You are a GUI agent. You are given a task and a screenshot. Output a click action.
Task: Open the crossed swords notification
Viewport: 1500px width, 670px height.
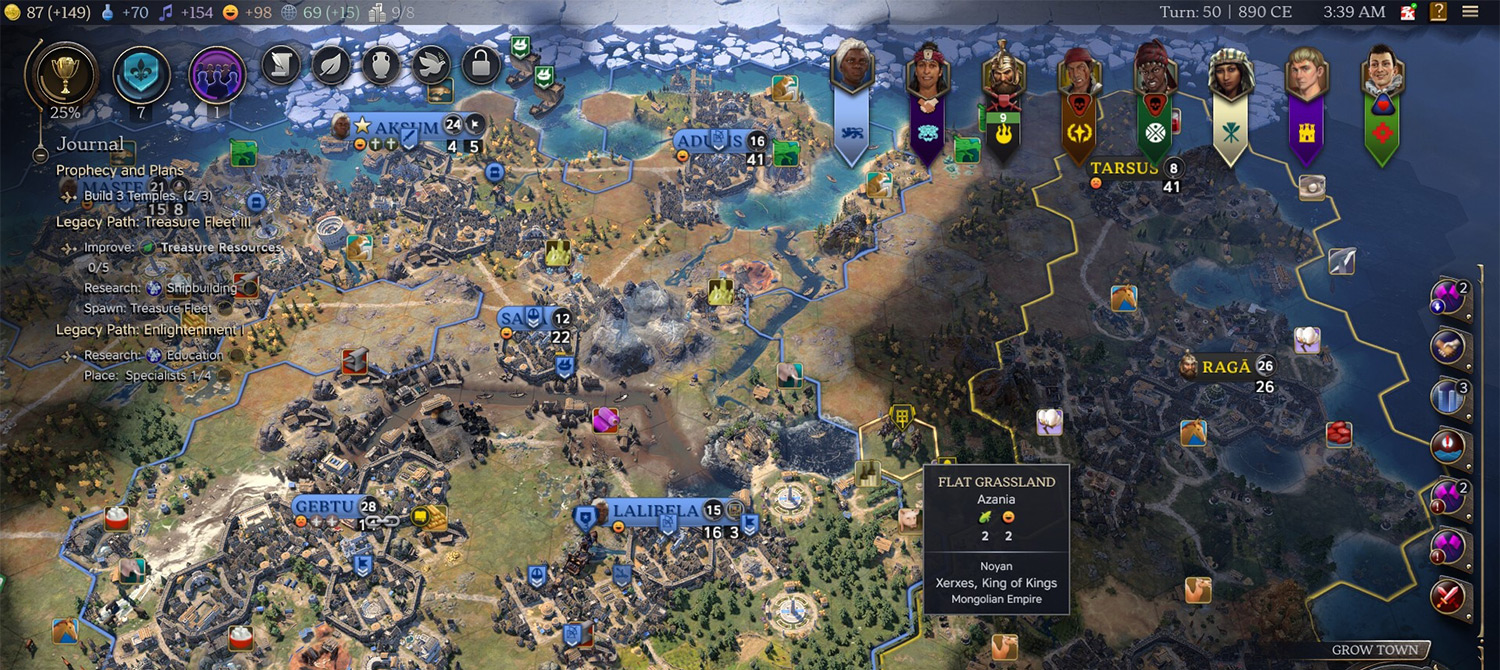1446,597
